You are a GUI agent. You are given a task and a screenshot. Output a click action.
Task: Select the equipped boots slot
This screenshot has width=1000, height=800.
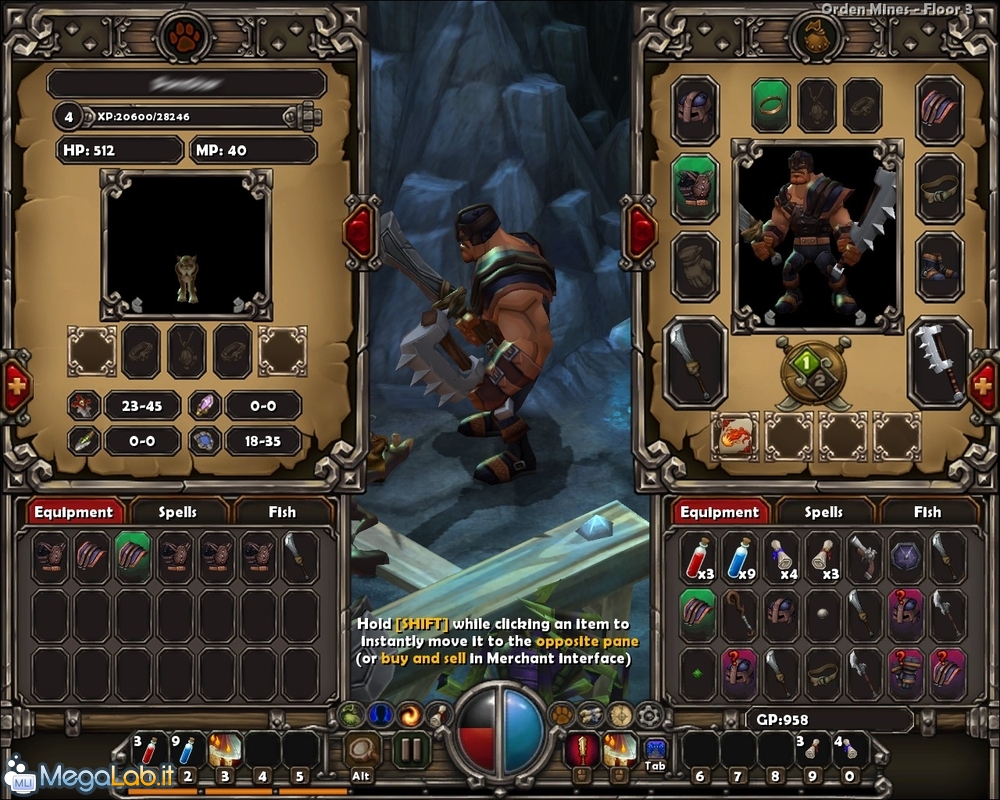940,266
